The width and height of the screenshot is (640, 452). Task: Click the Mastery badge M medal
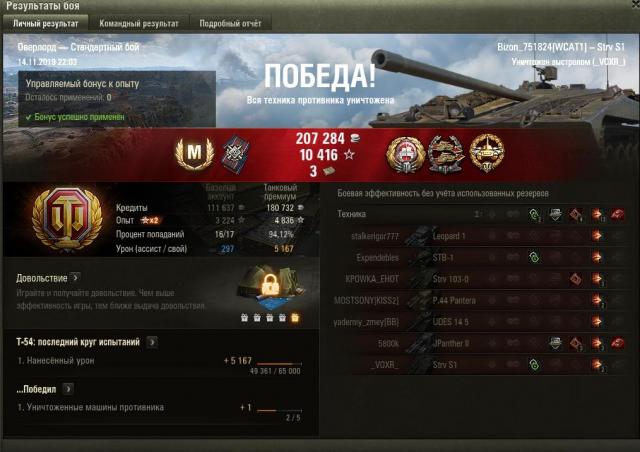pyautogui.click(x=193, y=153)
